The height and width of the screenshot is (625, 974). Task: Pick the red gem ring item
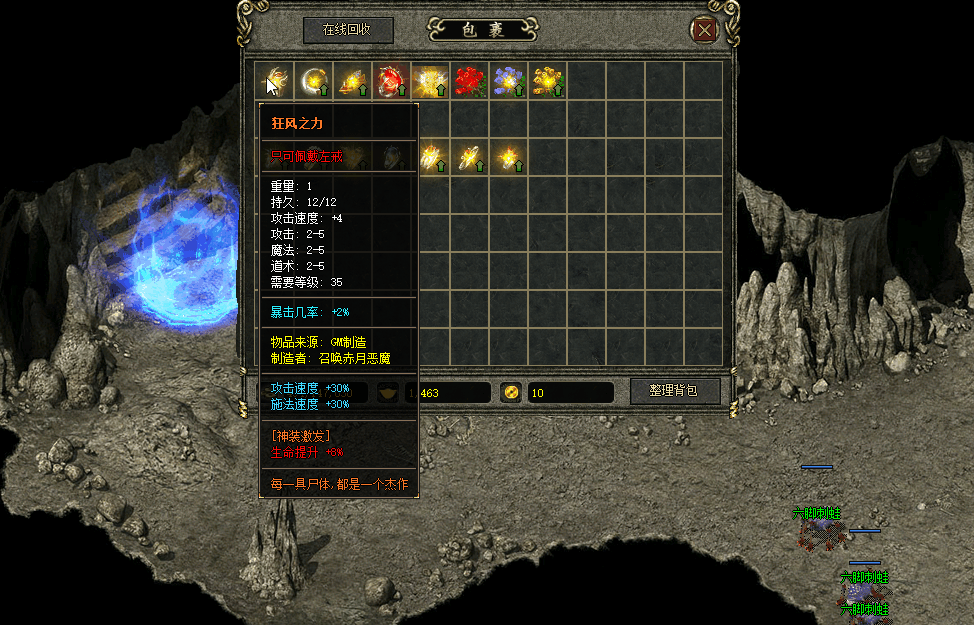tap(391, 81)
